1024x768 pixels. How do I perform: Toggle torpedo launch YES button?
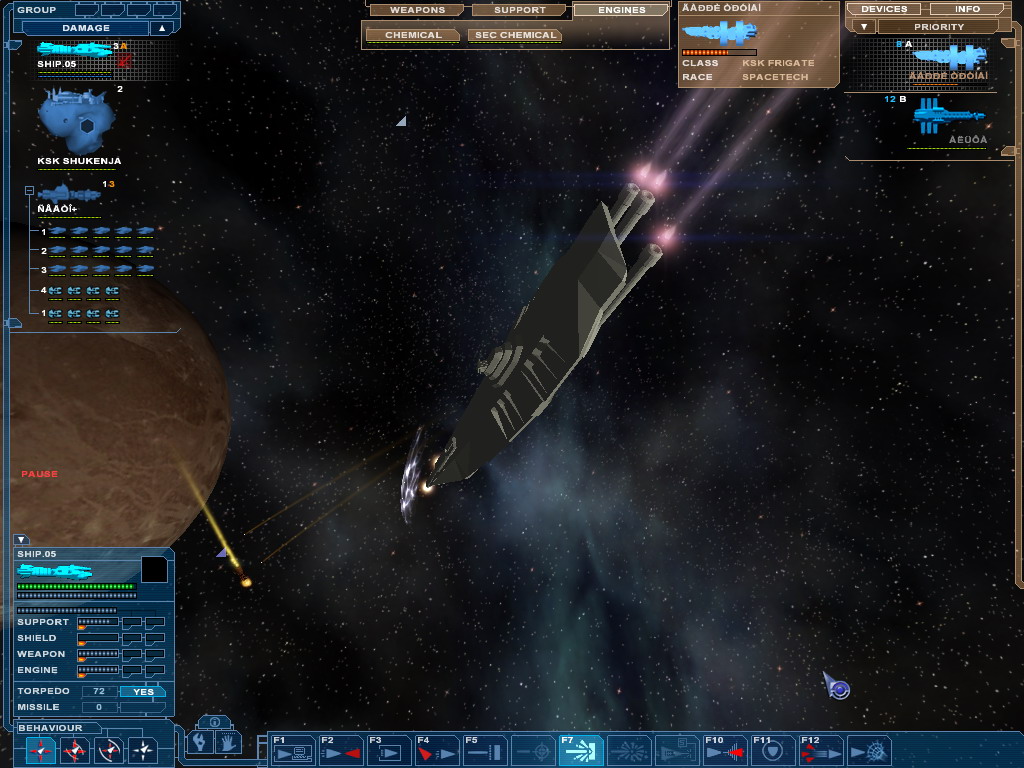click(143, 691)
